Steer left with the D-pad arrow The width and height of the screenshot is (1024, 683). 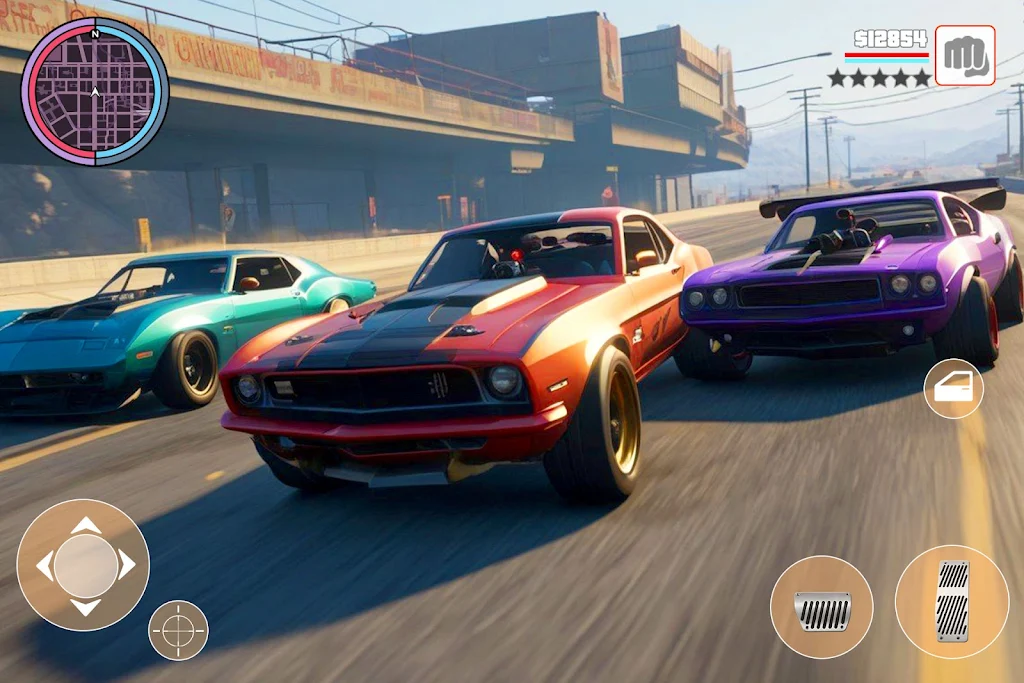point(44,565)
